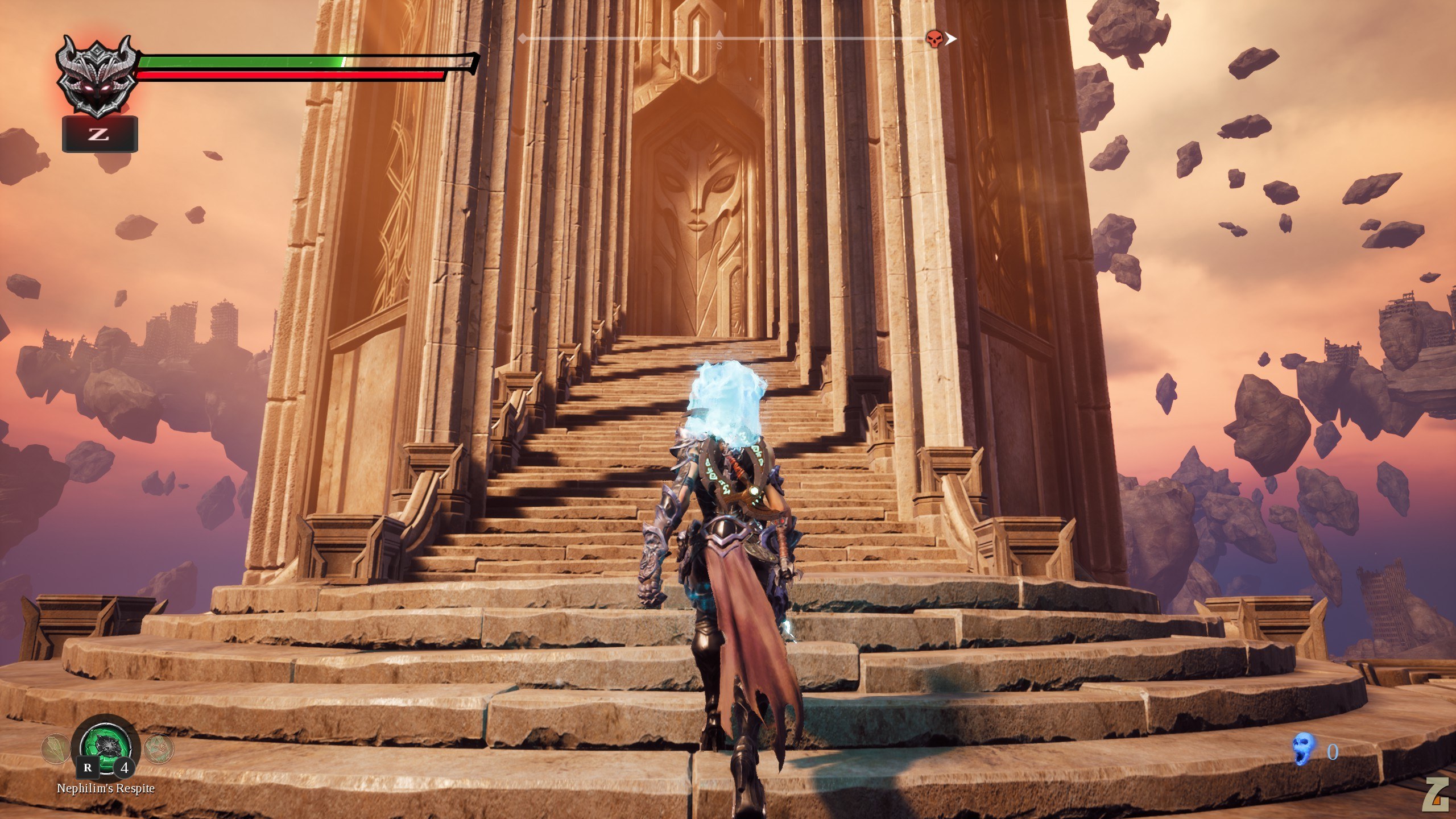The image size is (1456, 819).
Task: Click the South marker on the compass
Action: click(719, 45)
